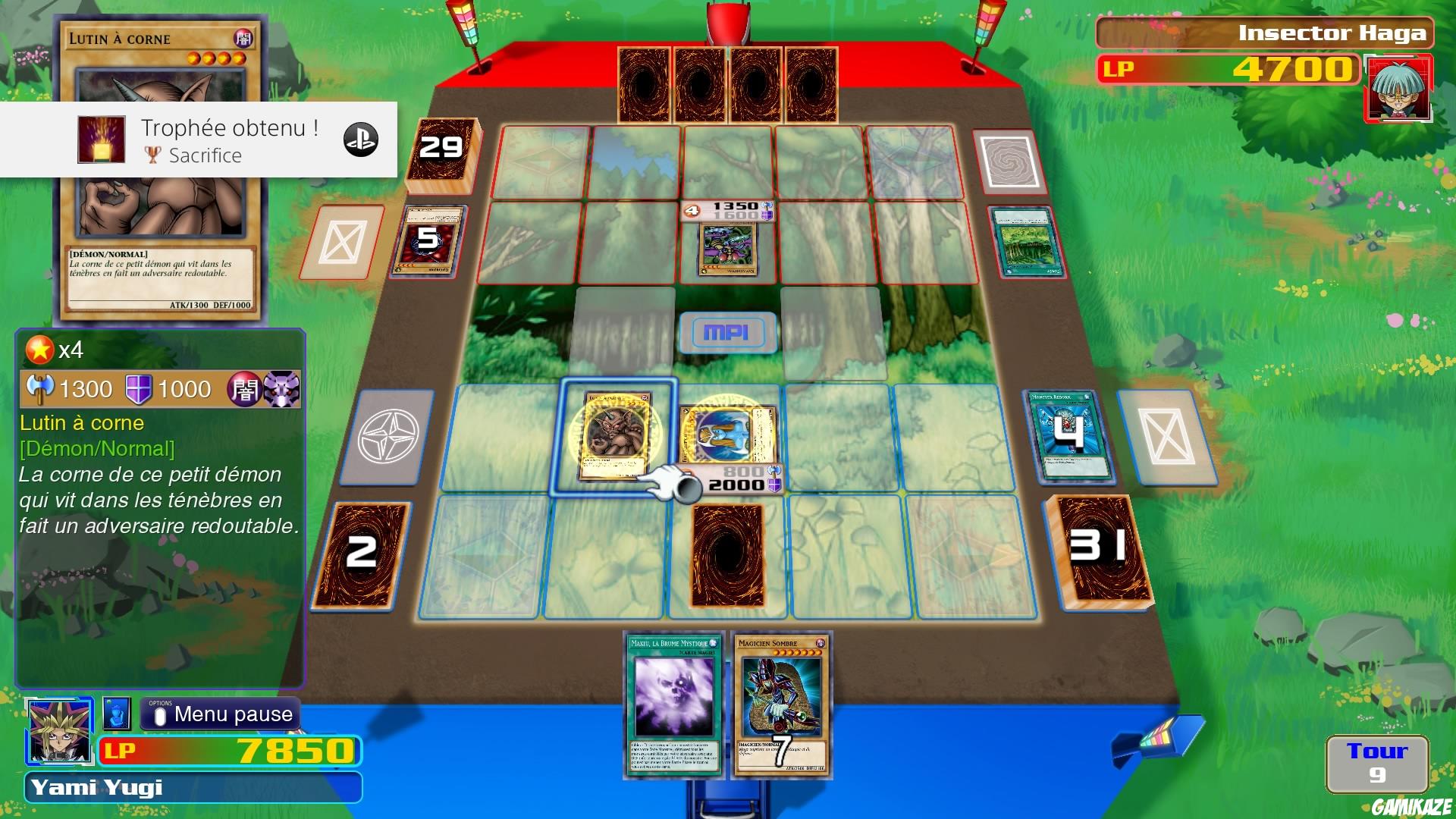Select Magicien Sombre in your hand
The image size is (1456, 819).
pos(781,705)
